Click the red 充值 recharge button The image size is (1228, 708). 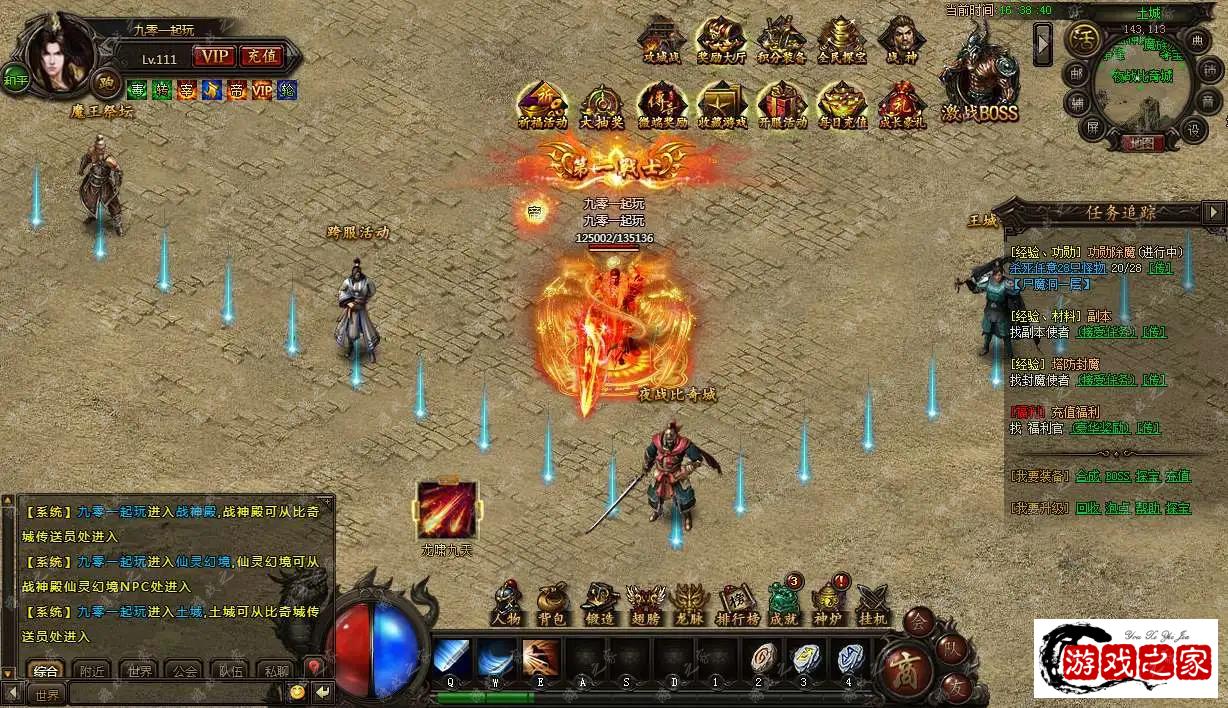tap(261, 57)
